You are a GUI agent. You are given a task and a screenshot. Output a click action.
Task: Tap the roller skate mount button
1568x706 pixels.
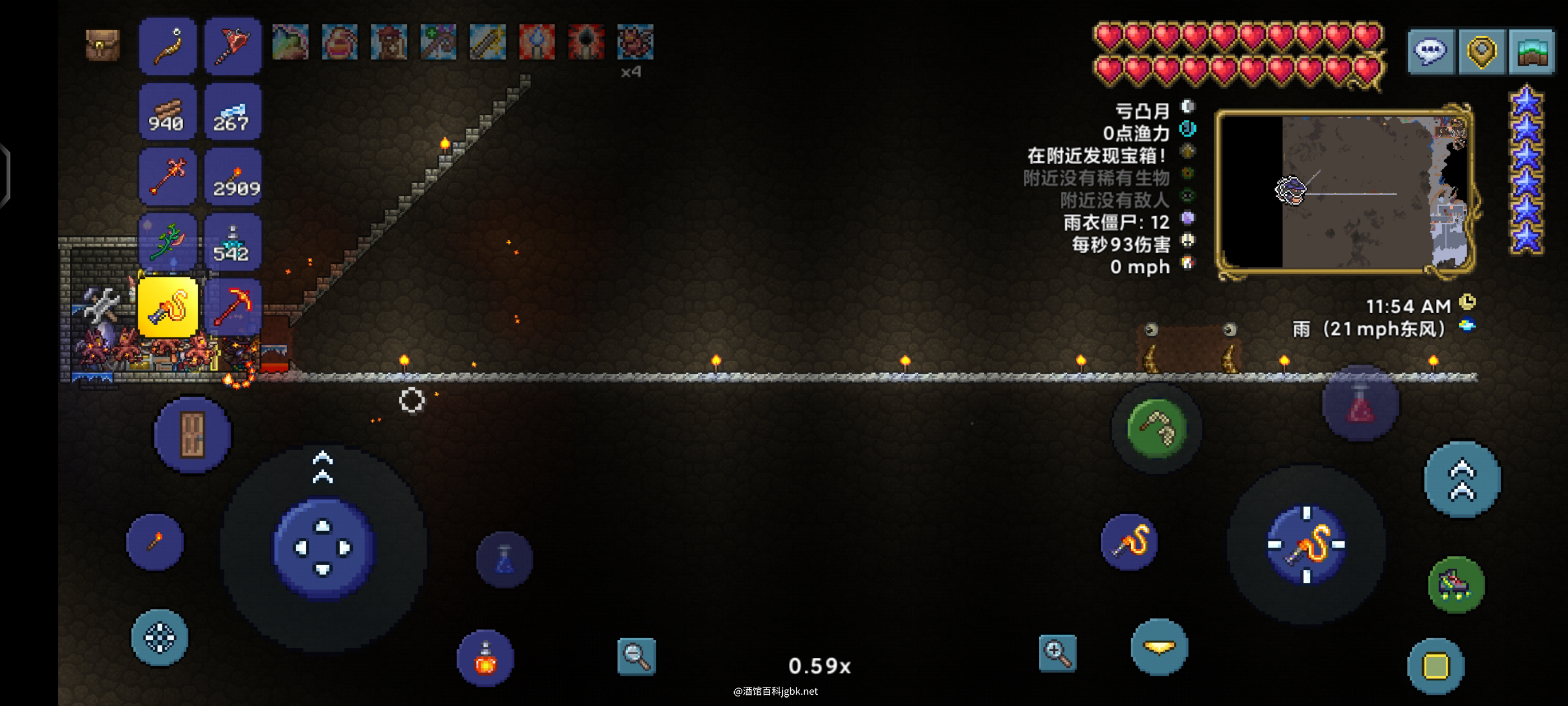click(1456, 584)
